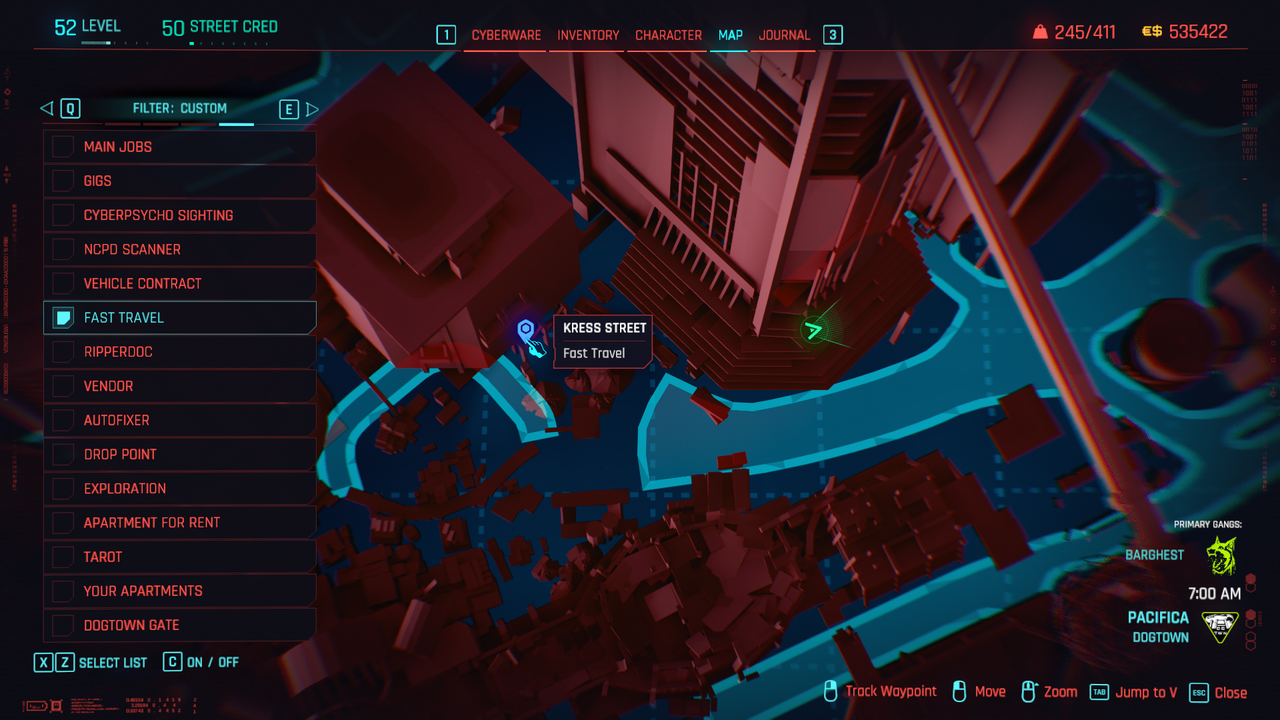Toggle the Vehicle Contract filter
The image size is (1280, 720).
63,283
